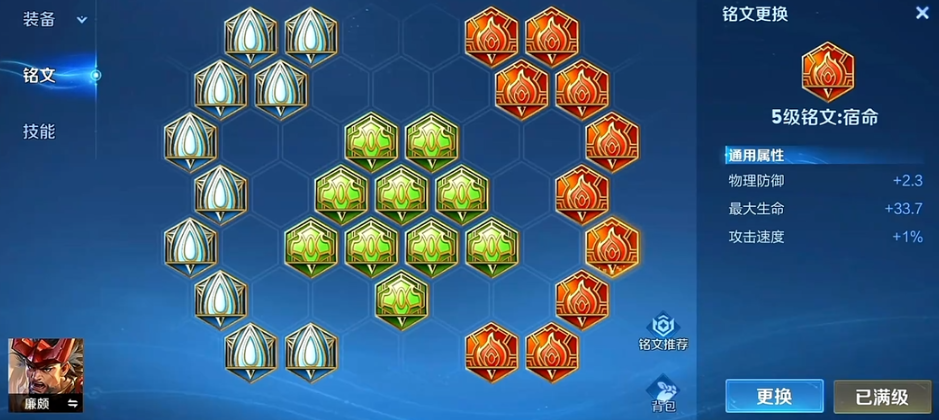Image resolution: width=939 pixels, height=420 pixels.
Task: Select the 宿命 rune preview icon
Action: pyautogui.click(x=827, y=72)
